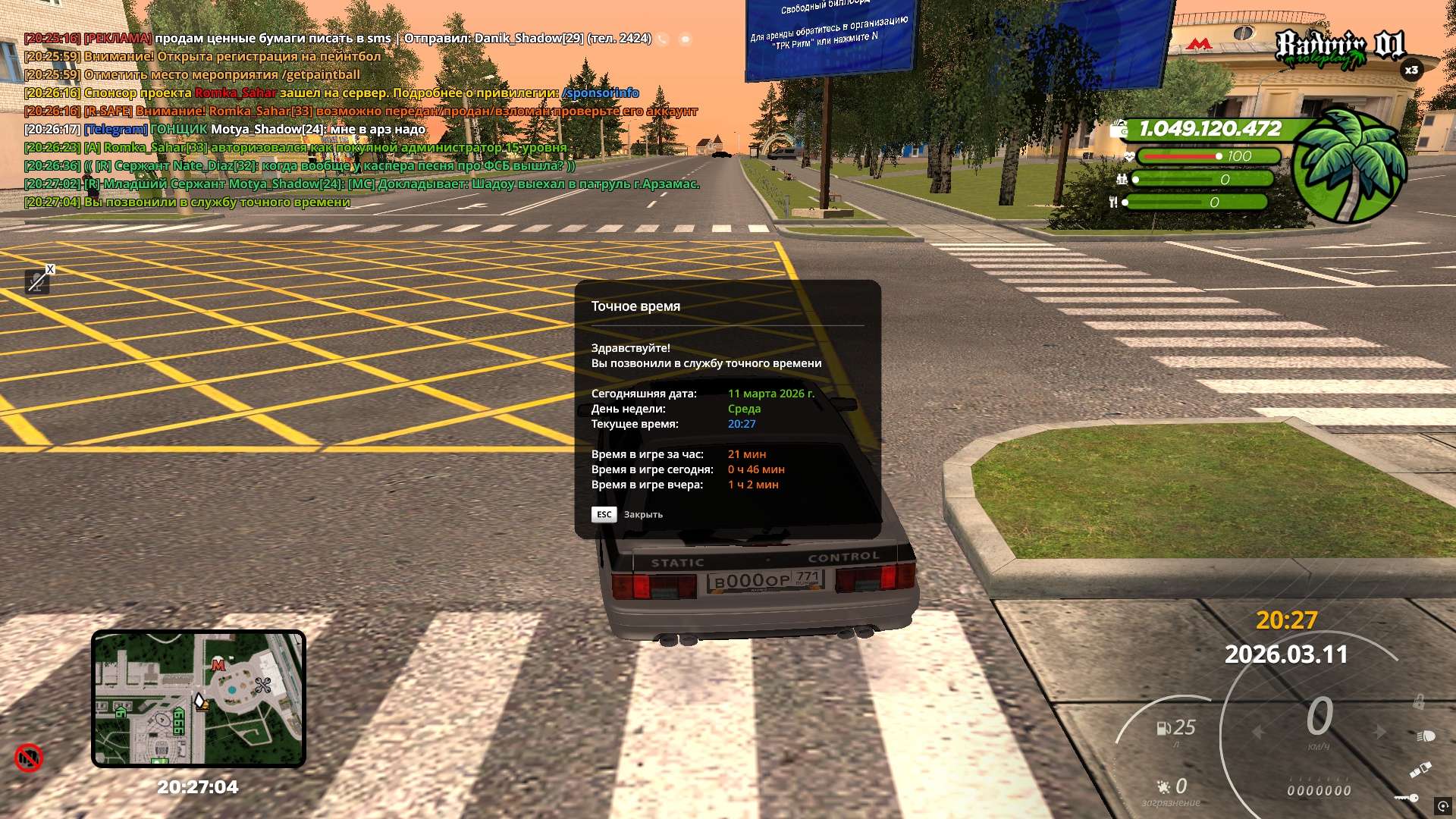Toggle the muted microphone icon

click(x=36, y=282)
